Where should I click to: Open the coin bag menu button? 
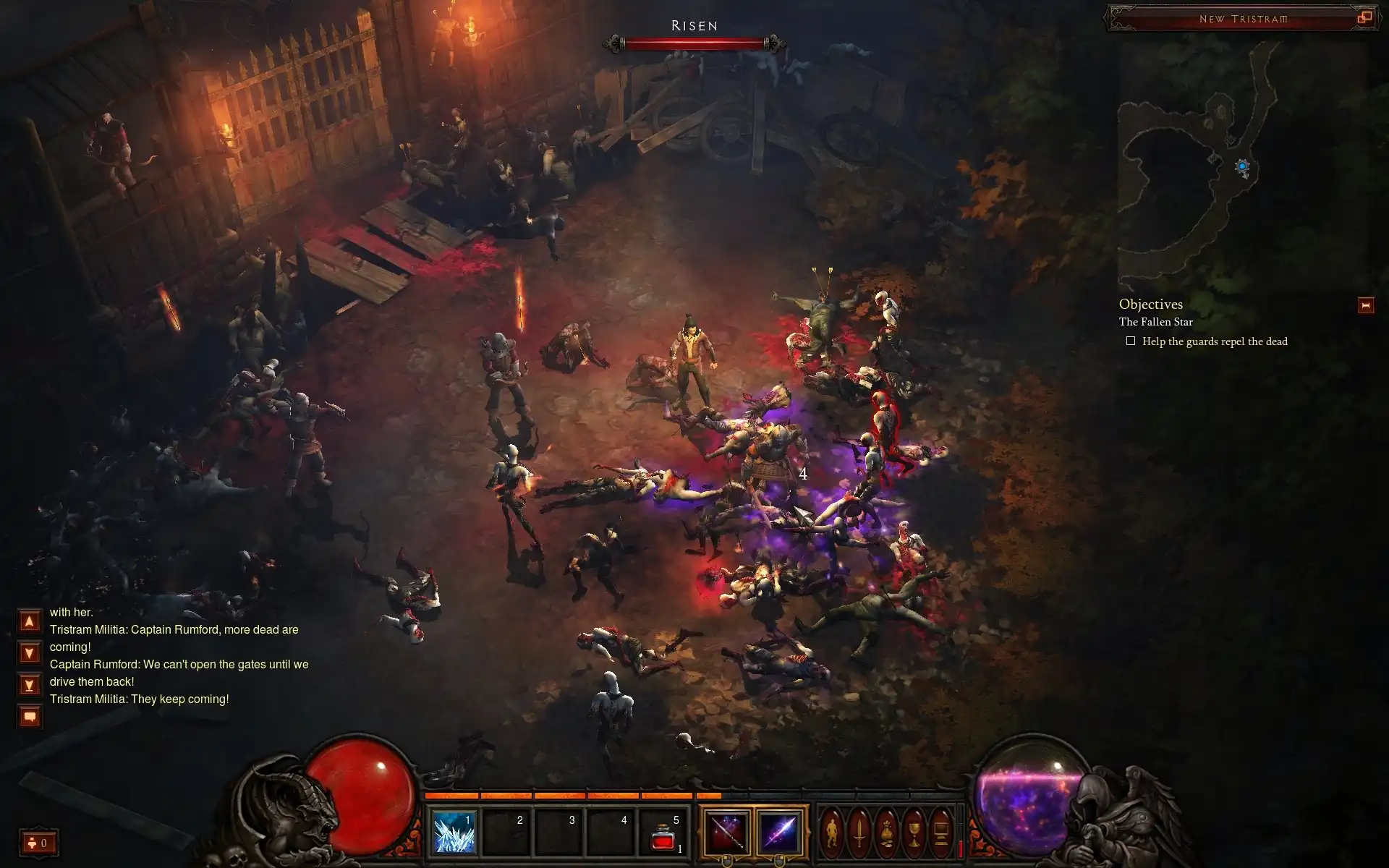point(886,832)
